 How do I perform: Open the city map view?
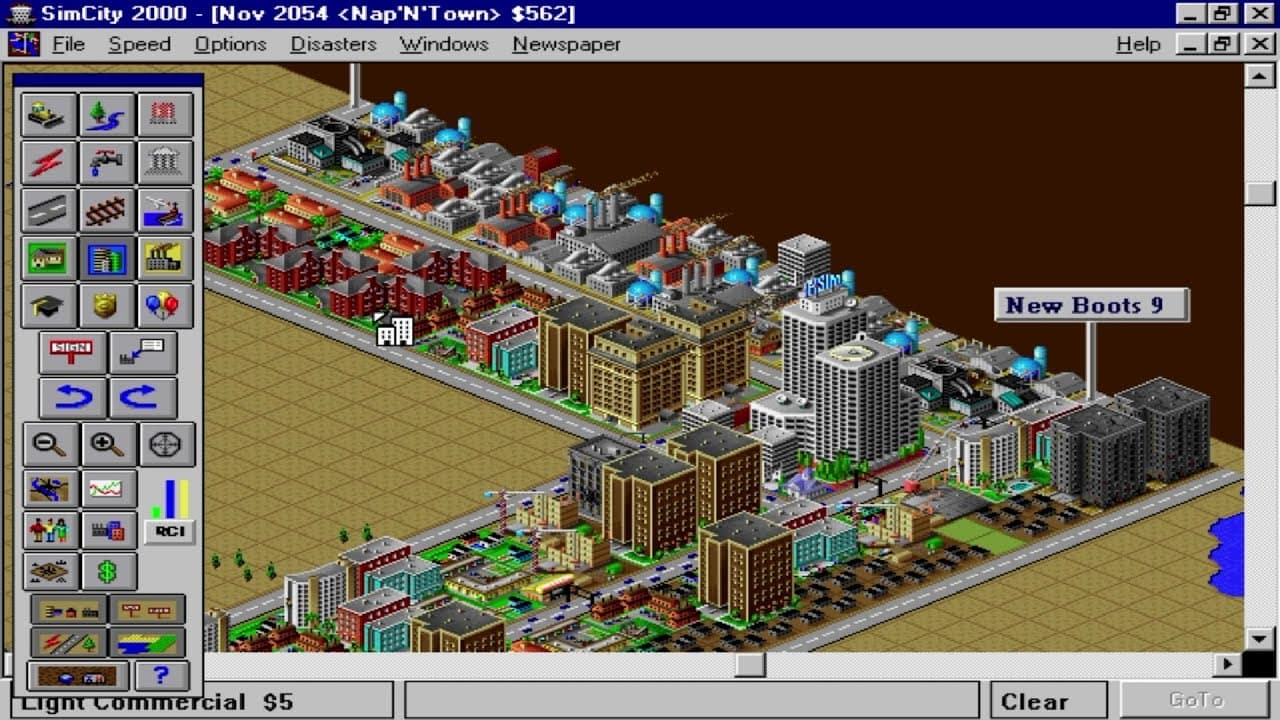[x=49, y=487]
